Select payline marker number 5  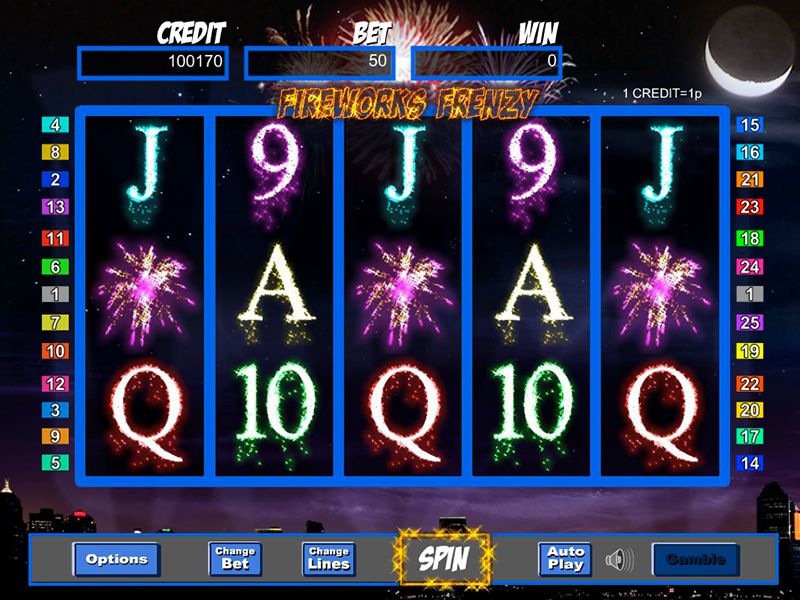coord(54,463)
